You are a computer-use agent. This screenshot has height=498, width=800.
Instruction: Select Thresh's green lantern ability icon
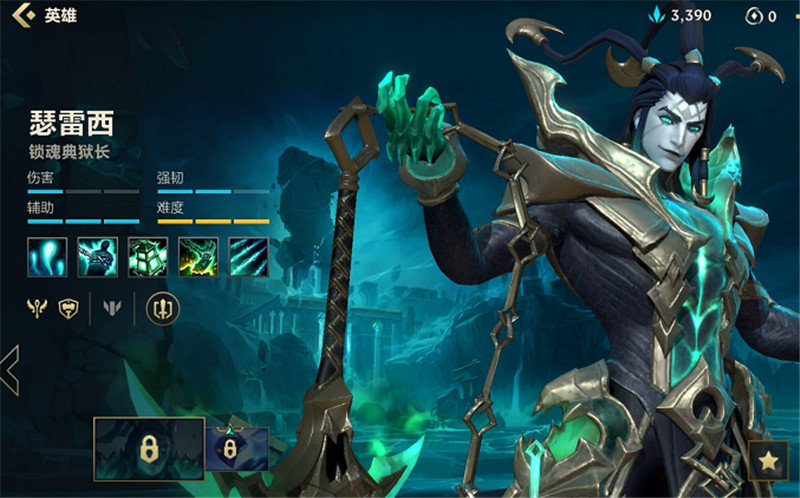[148, 257]
